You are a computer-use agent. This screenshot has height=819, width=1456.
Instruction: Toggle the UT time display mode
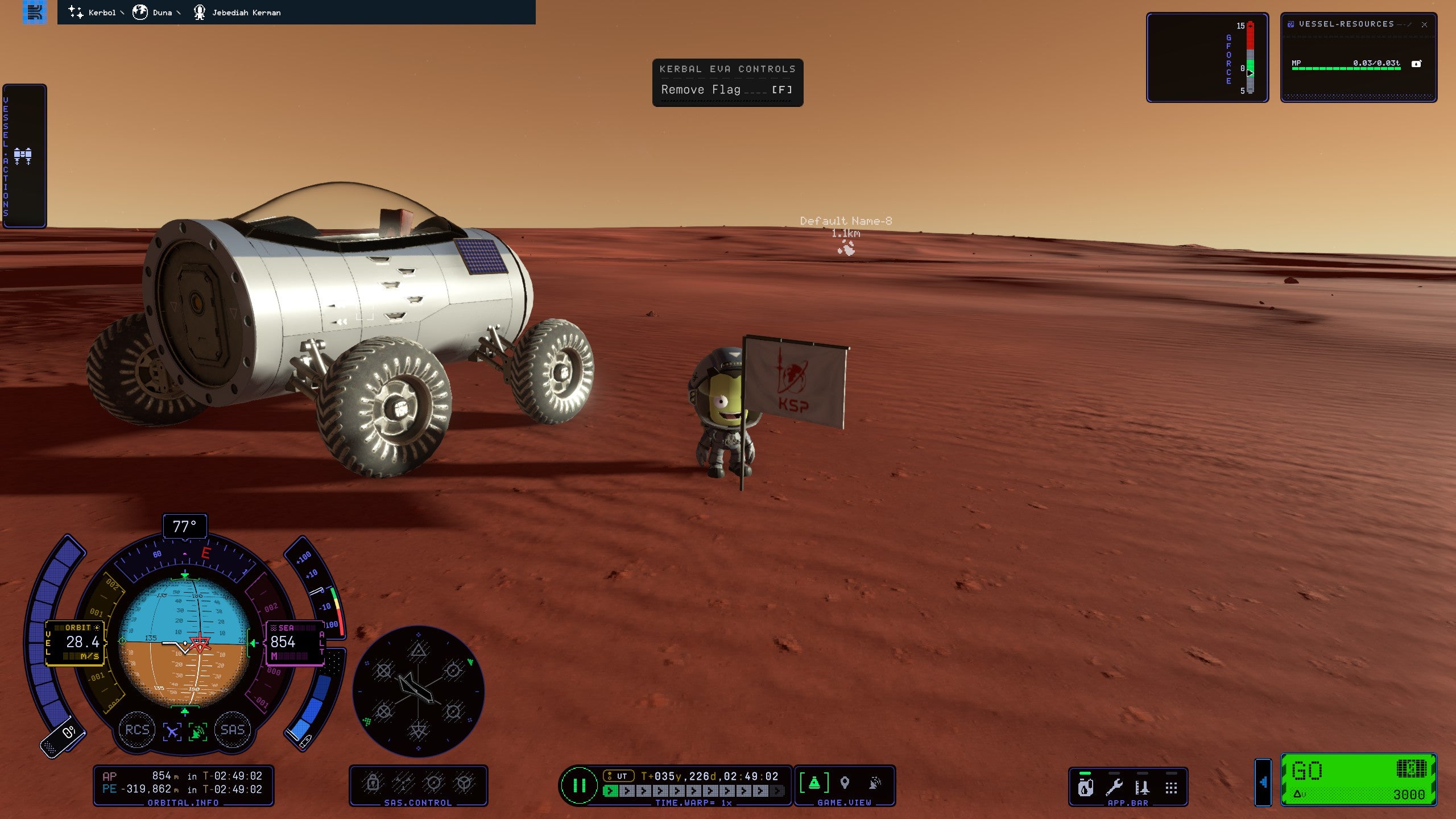click(x=618, y=776)
